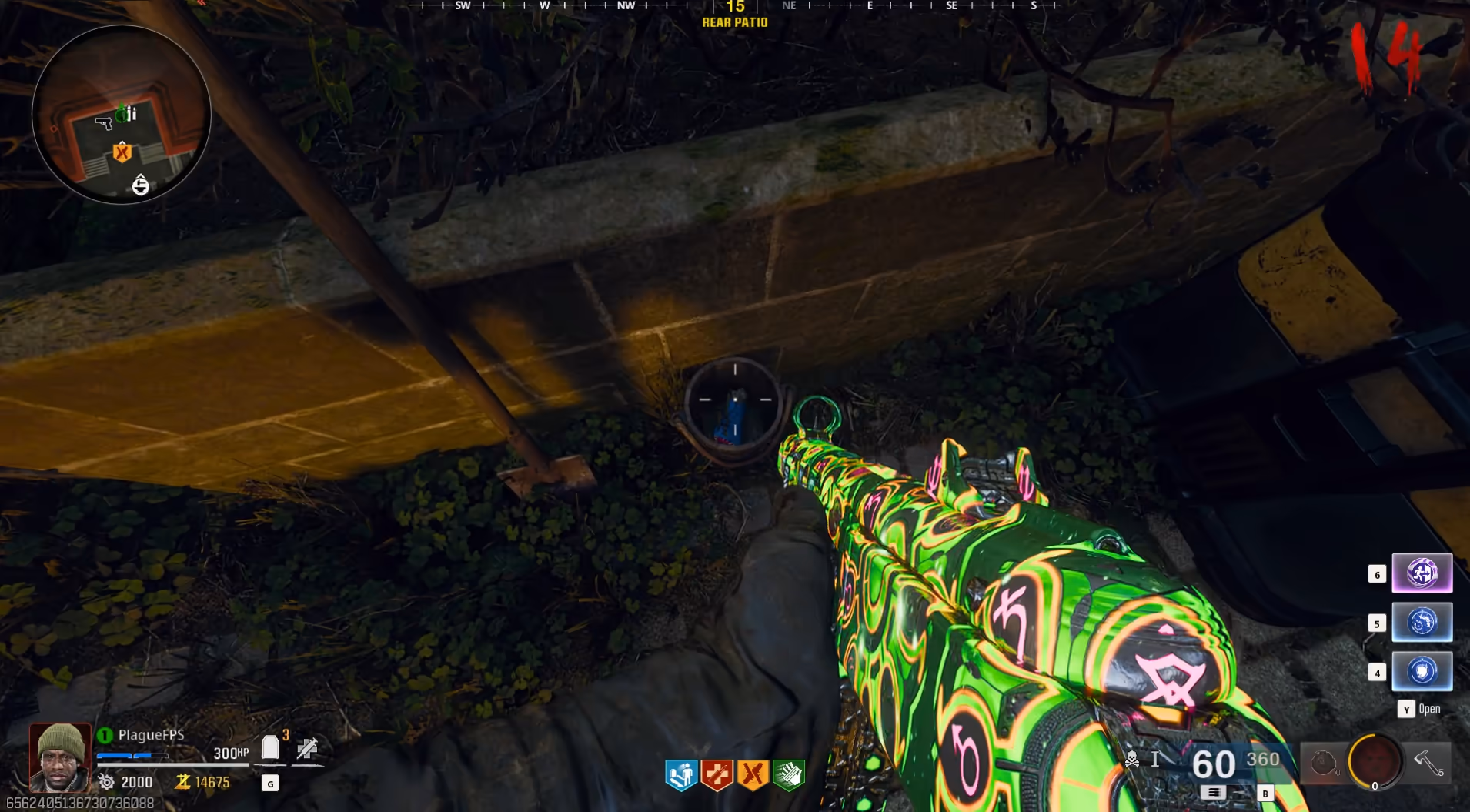The image size is (1470, 812).
Task: Click the orange perk marker on the minimap
Action: [x=122, y=152]
